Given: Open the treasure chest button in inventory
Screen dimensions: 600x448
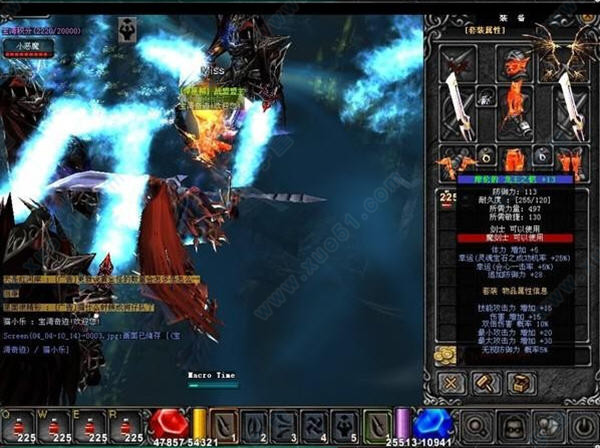Looking at the screenshot, I should (x=520, y=383).
